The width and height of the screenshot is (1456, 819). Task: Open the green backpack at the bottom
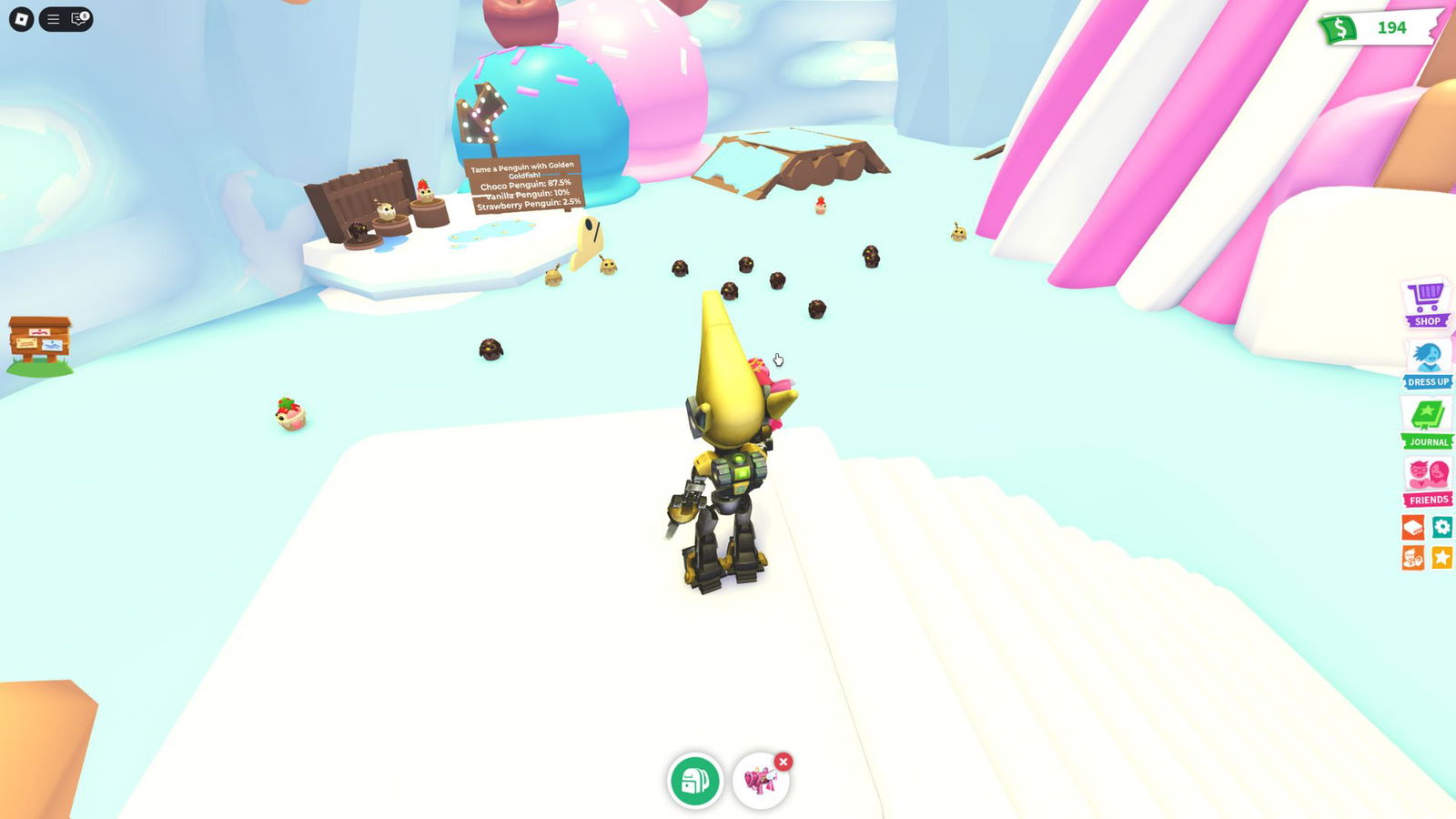tap(695, 780)
